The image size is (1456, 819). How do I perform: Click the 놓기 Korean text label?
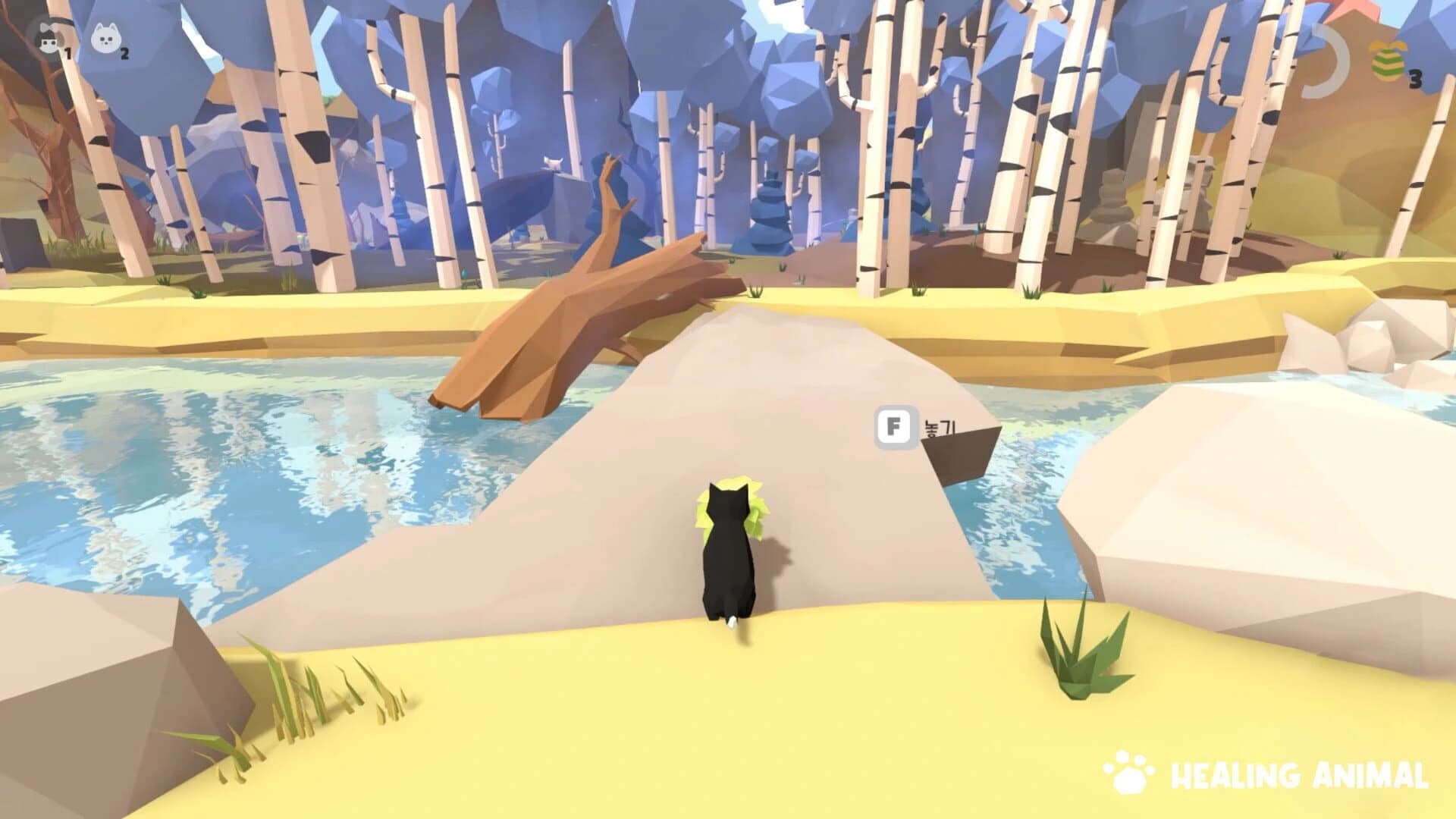click(x=940, y=427)
